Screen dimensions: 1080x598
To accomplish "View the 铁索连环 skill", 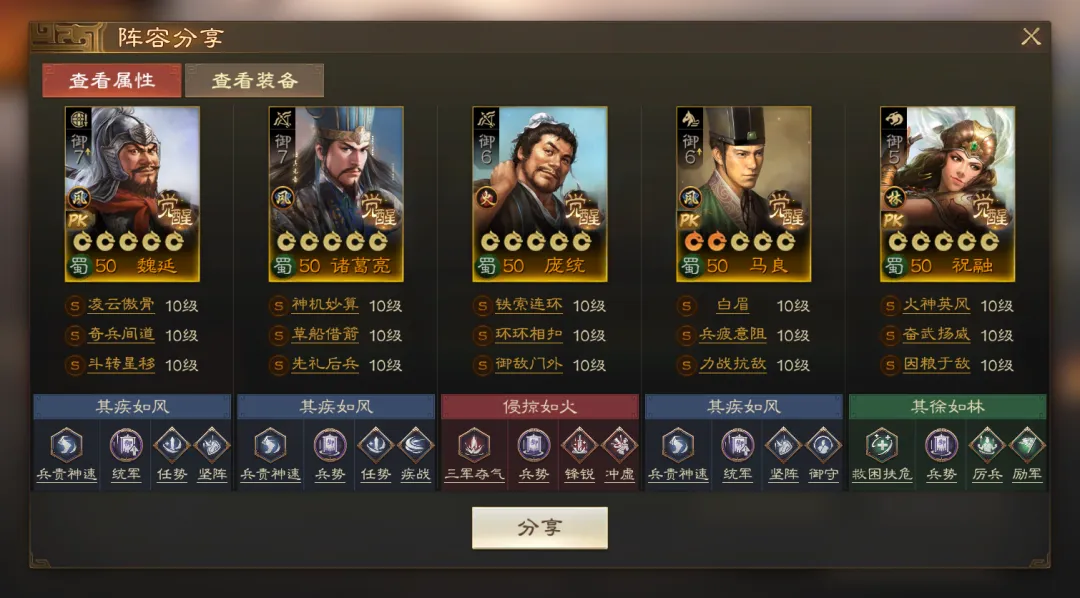I will [x=529, y=306].
